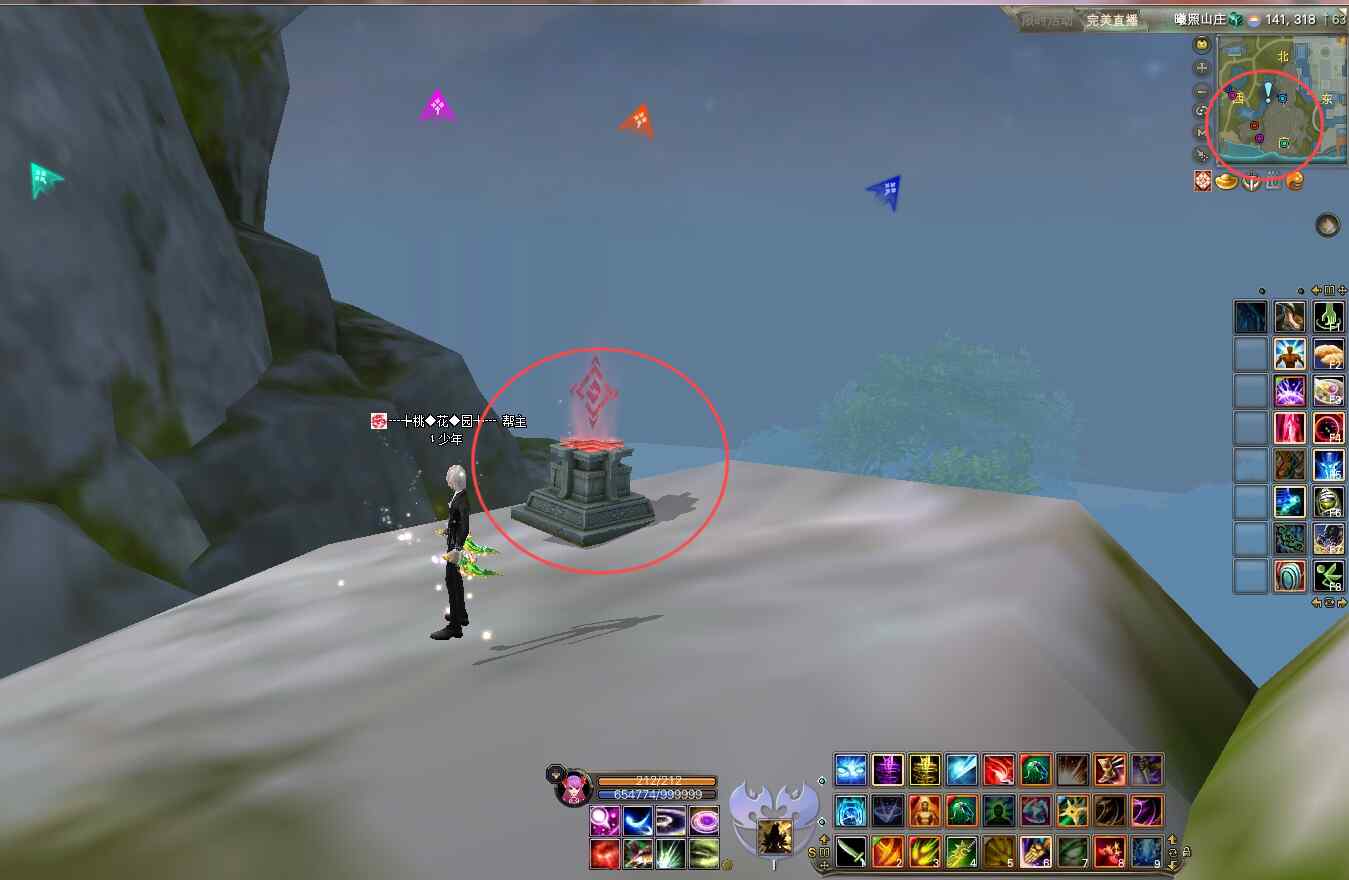Viewport: 1349px width, 880px height.
Task: Toggle the hotbar lock icon
Action: point(1185,852)
